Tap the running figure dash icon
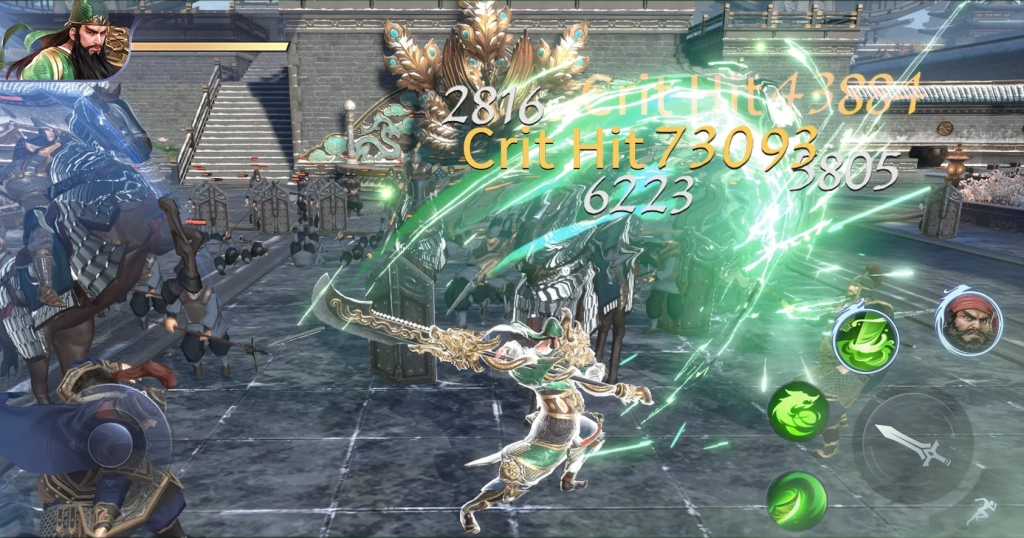The height and width of the screenshot is (538, 1024). click(x=981, y=511)
